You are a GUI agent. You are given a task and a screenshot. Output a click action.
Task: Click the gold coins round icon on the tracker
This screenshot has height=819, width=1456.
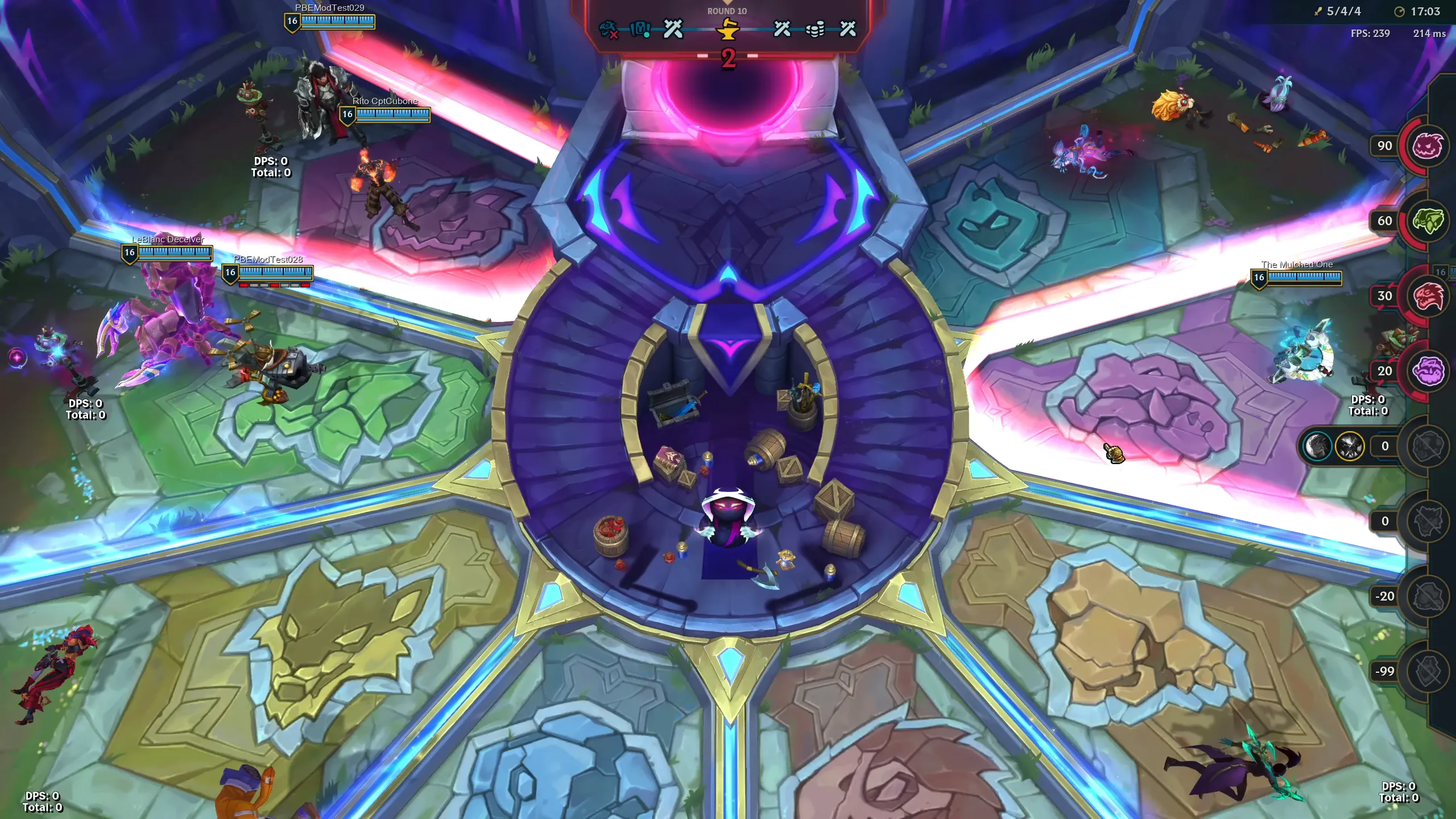click(815, 28)
